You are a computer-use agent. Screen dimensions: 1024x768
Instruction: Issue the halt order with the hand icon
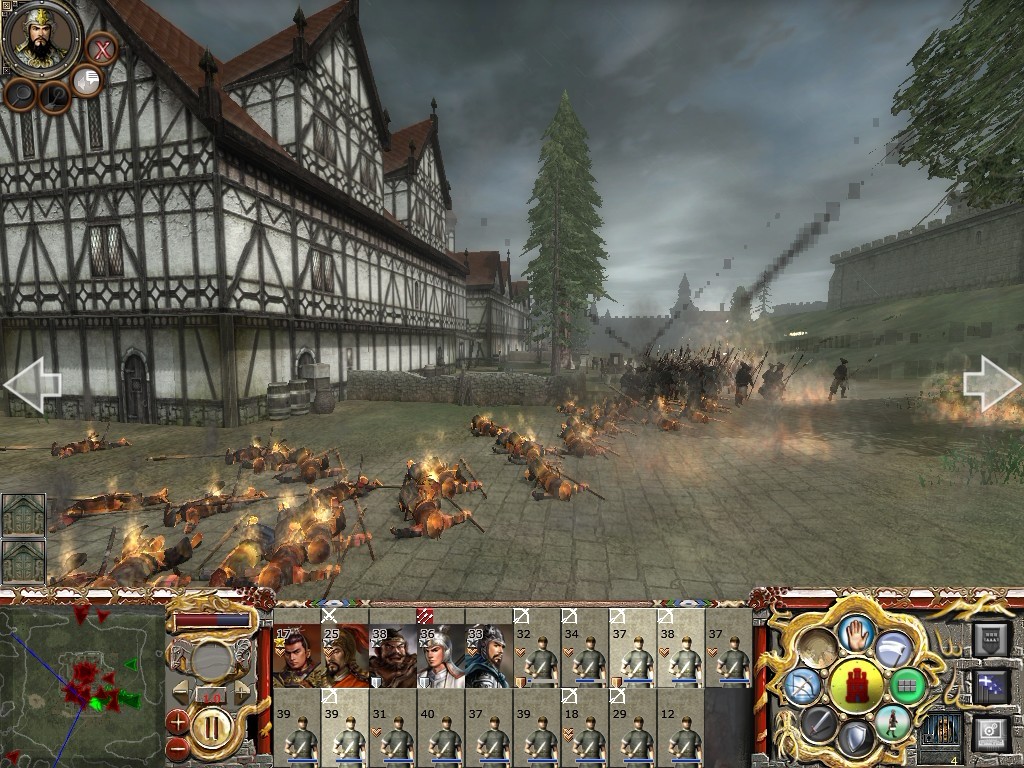tap(857, 633)
